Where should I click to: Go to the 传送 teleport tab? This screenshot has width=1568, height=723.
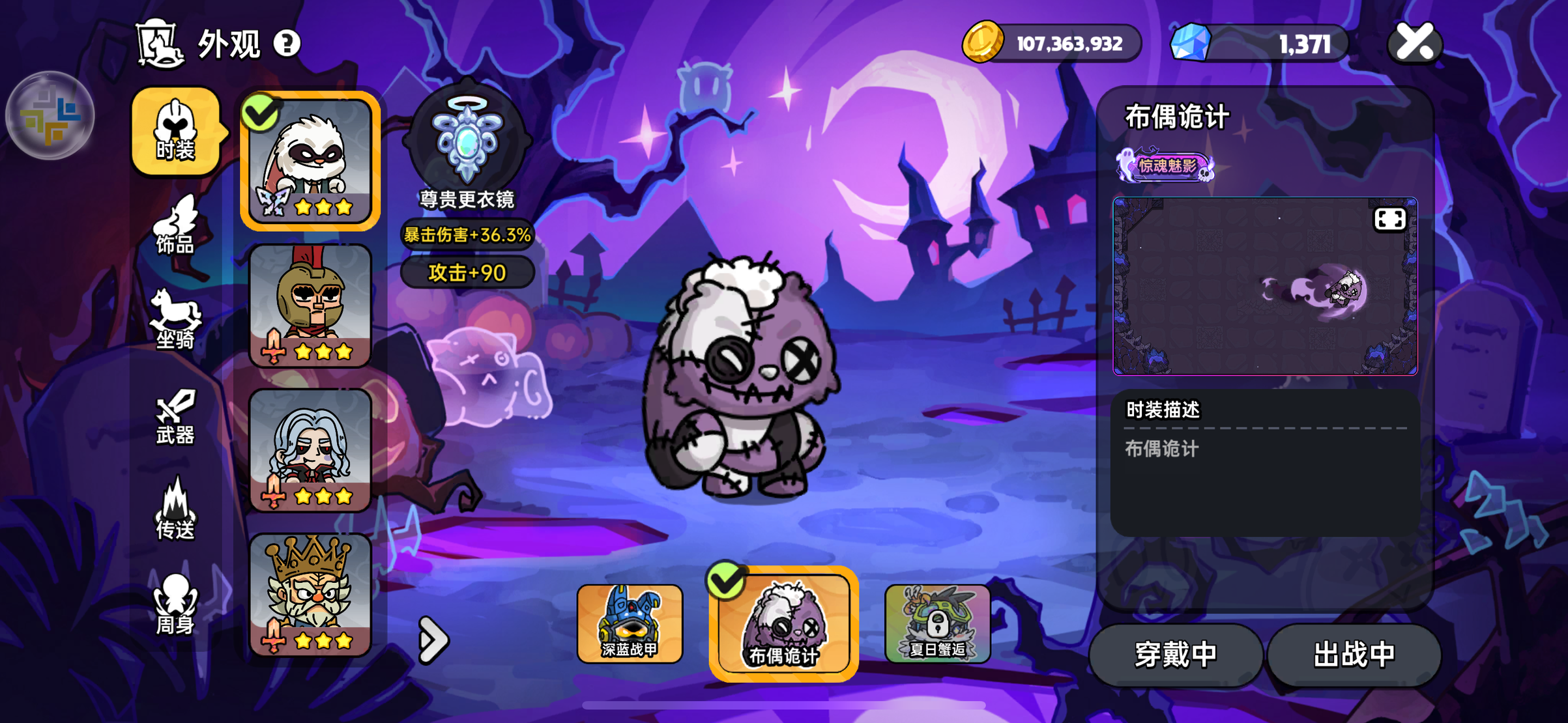click(x=175, y=511)
